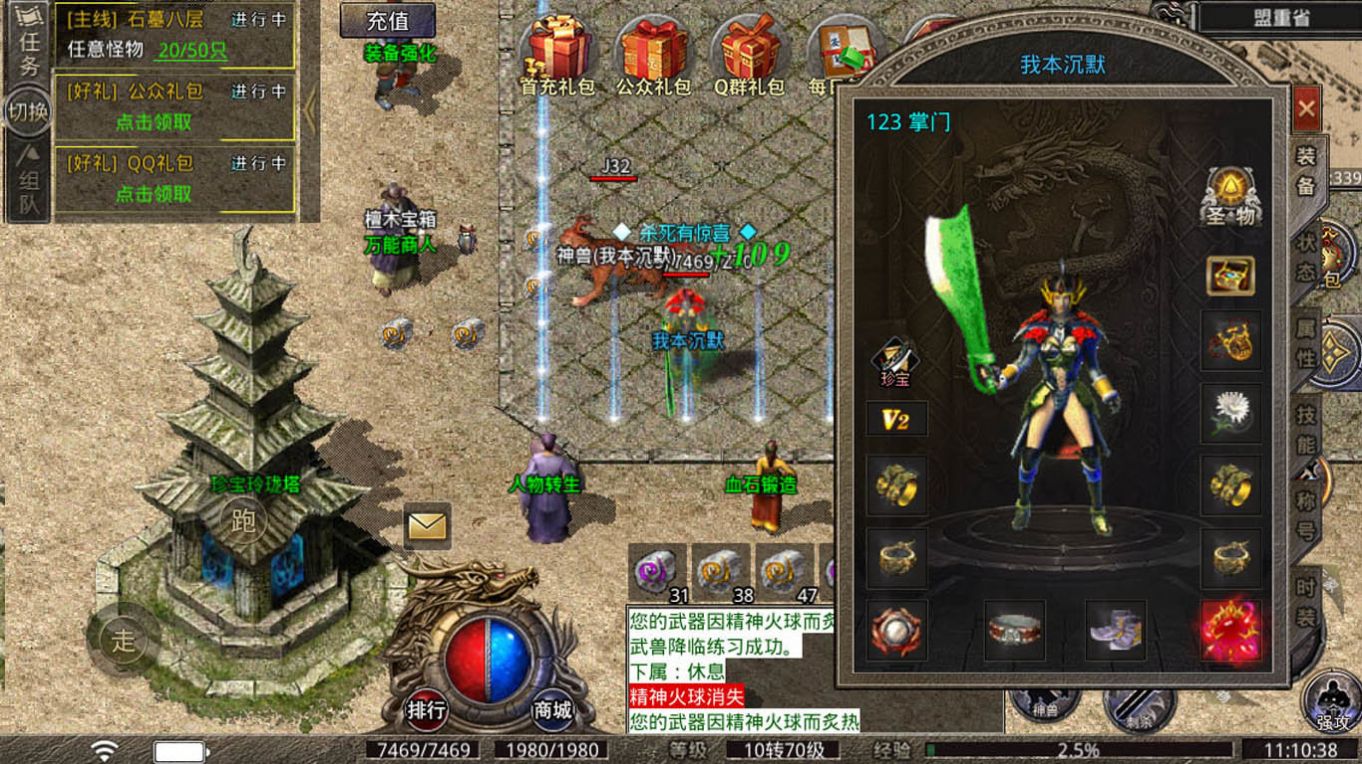The image size is (1362, 764).
Task: Close the character equipment panel
Action: coord(1307,105)
